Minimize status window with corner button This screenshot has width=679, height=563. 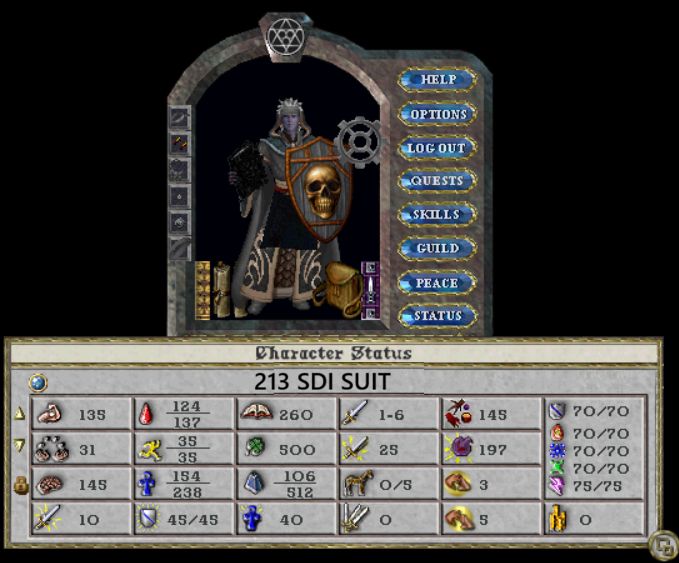(661, 546)
